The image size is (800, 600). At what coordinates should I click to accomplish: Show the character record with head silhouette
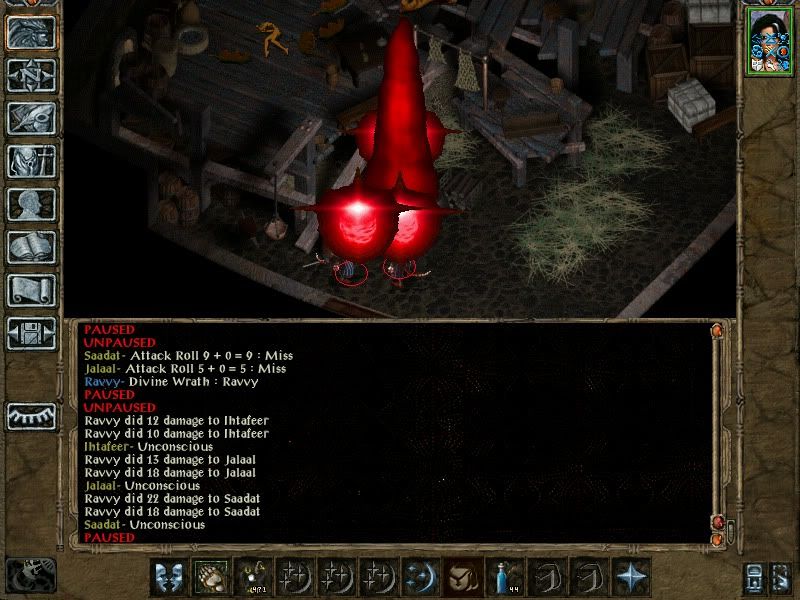(31, 204)
